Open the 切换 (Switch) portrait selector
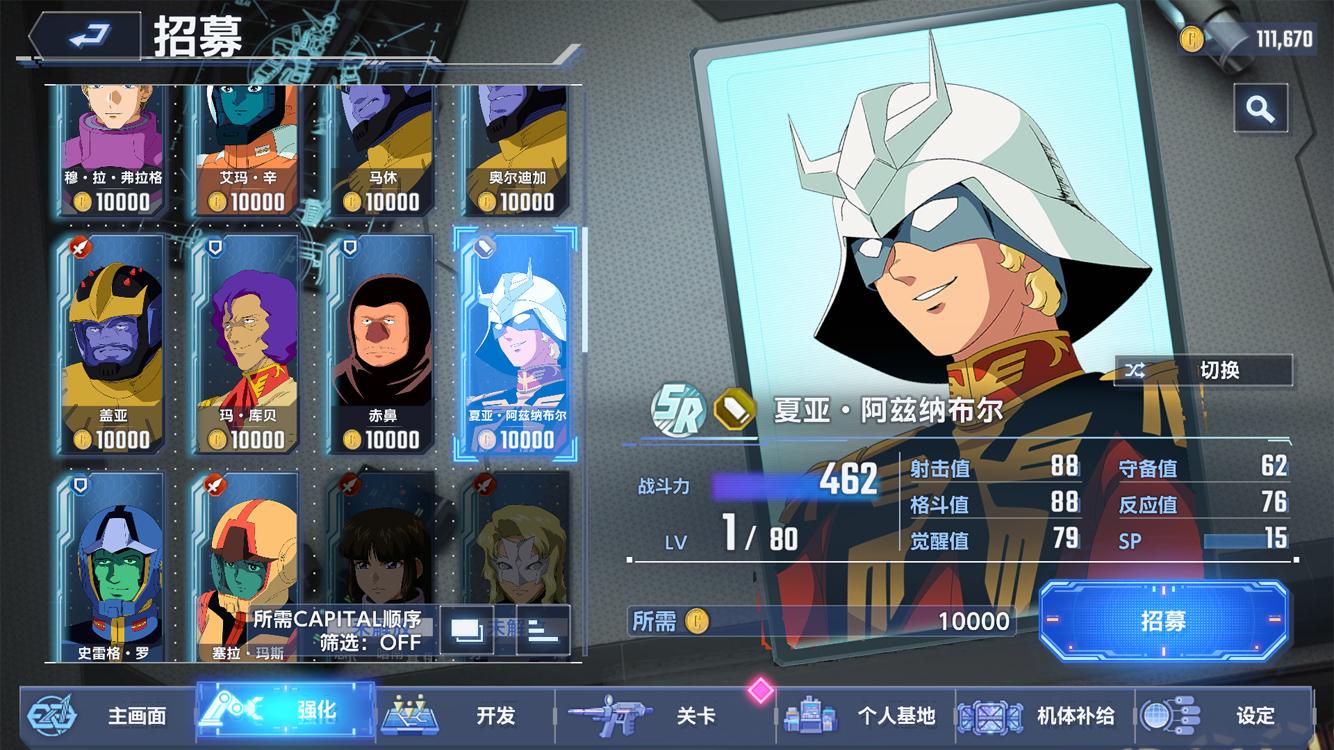Screen dimensions: 1334x750 (x=1203, y=370)
